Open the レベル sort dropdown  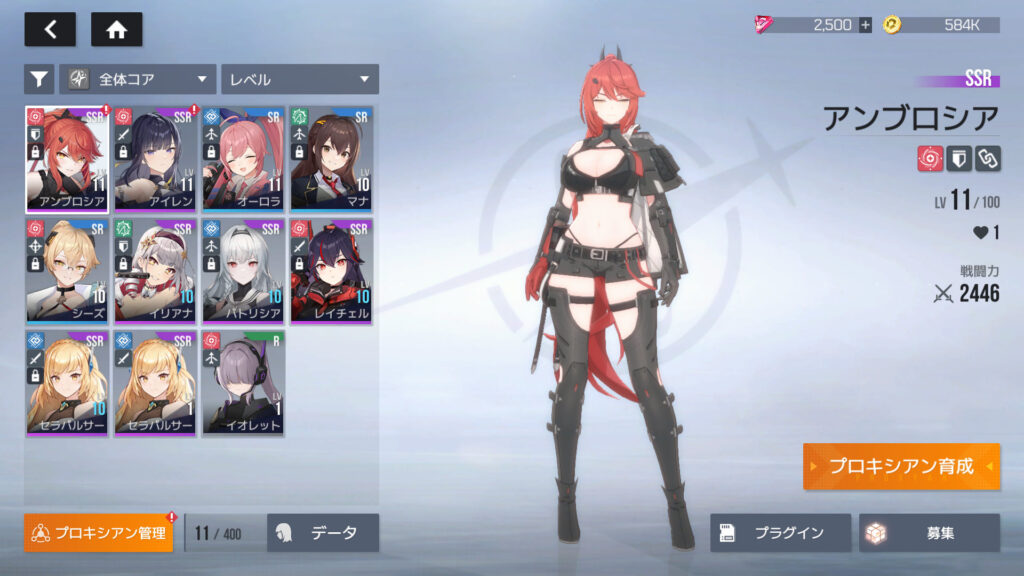[299, 79]
